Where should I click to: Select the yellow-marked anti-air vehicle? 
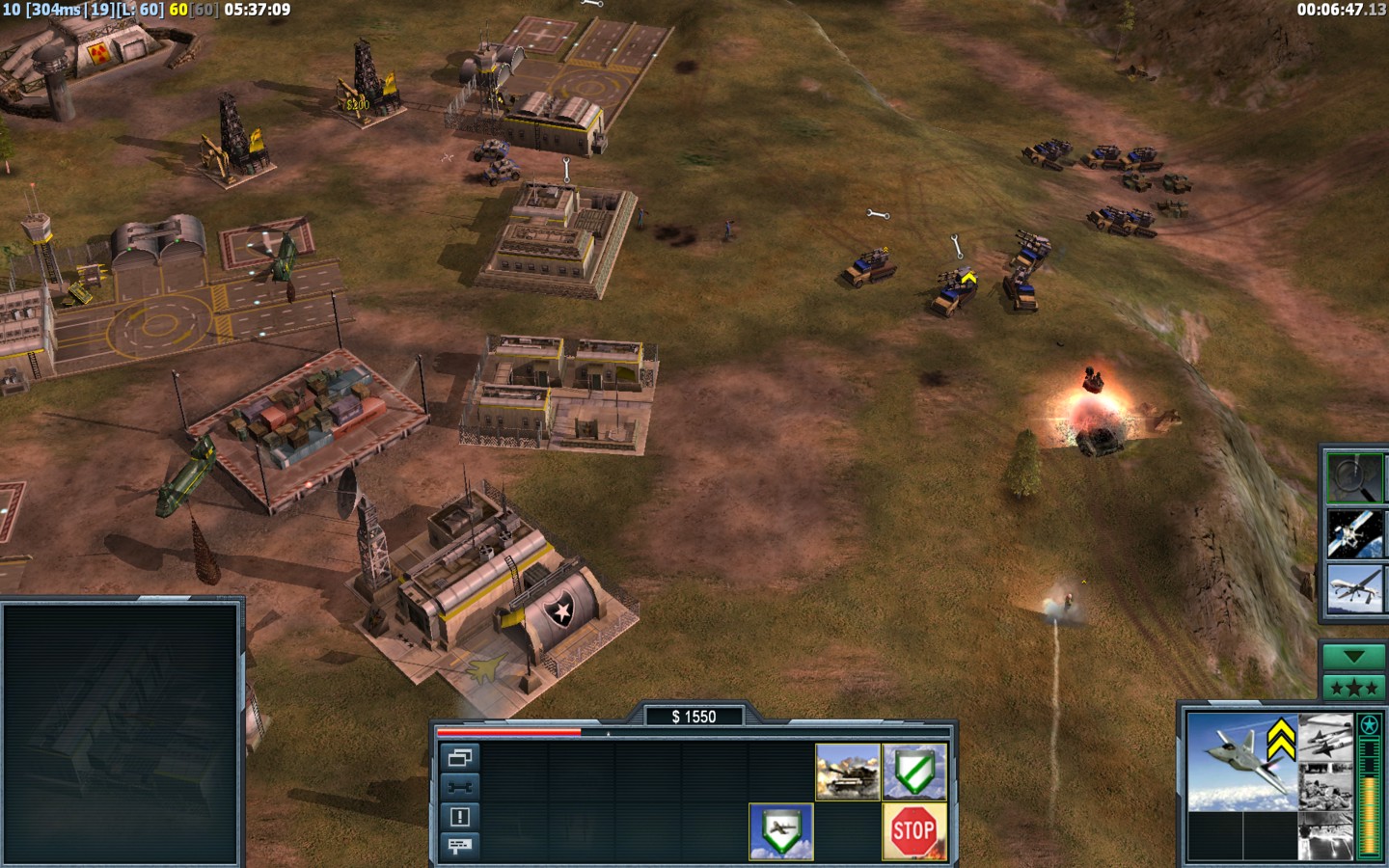pyautogui.click(x=955, y=290)
